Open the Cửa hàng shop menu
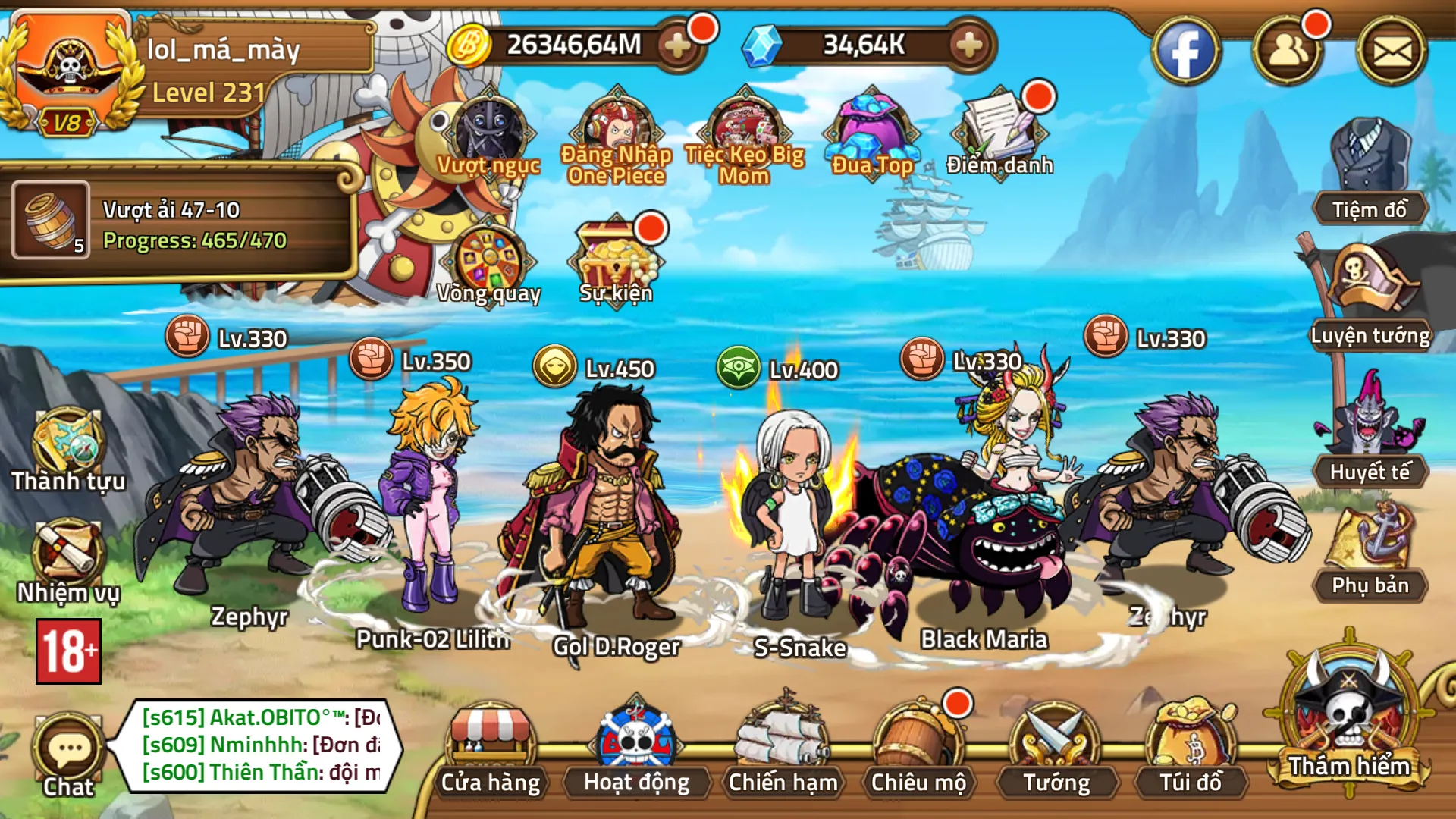The width and height of the screenshot is (1456, 819). [x=491, y=749]
